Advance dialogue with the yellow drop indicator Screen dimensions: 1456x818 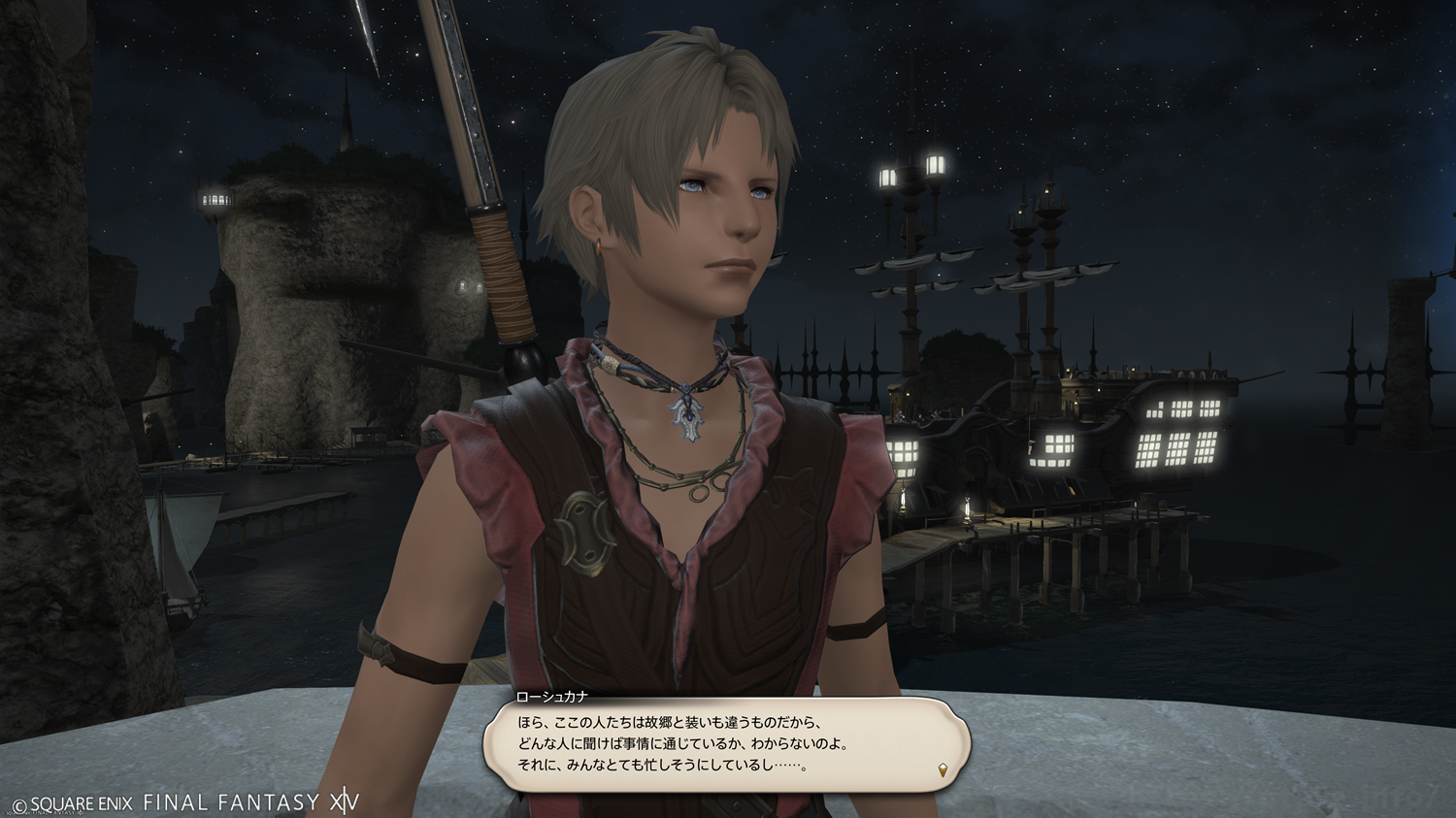pyautogui.click(x=943, y=770)
